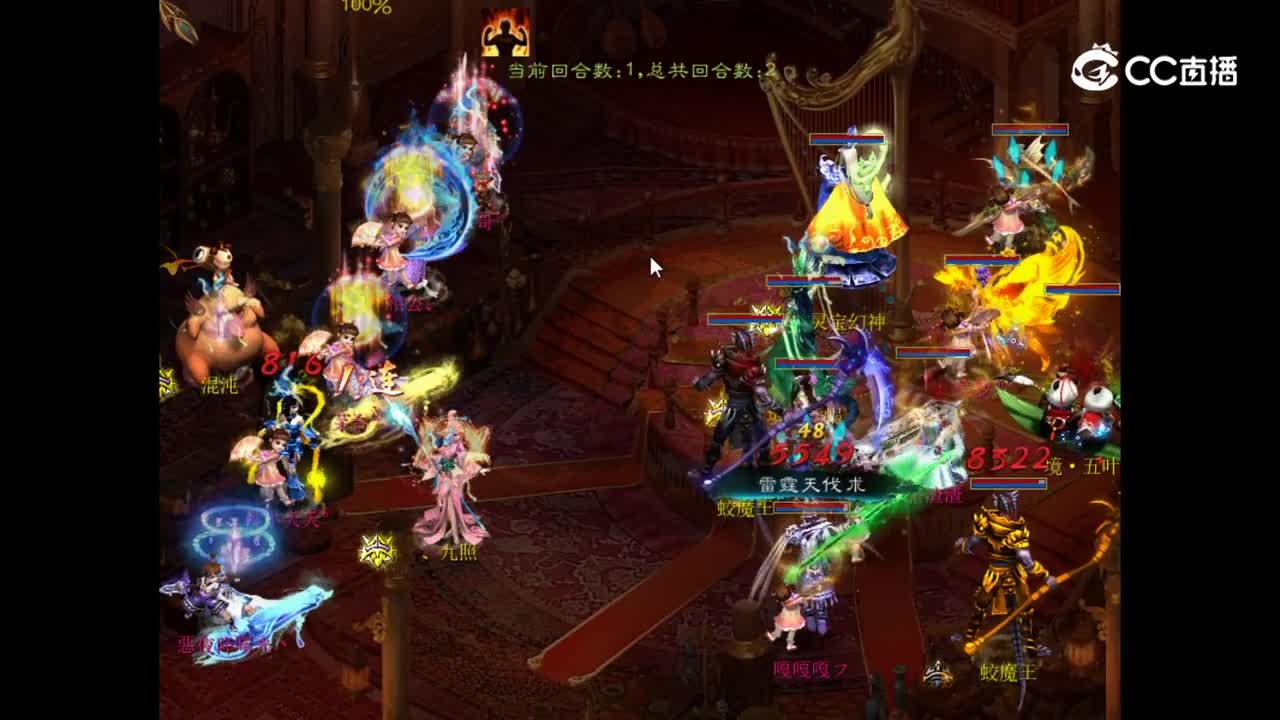1280x720 pixels.
Task: Click the 灵宝幻神 name text
Action: tap(852, 322)
